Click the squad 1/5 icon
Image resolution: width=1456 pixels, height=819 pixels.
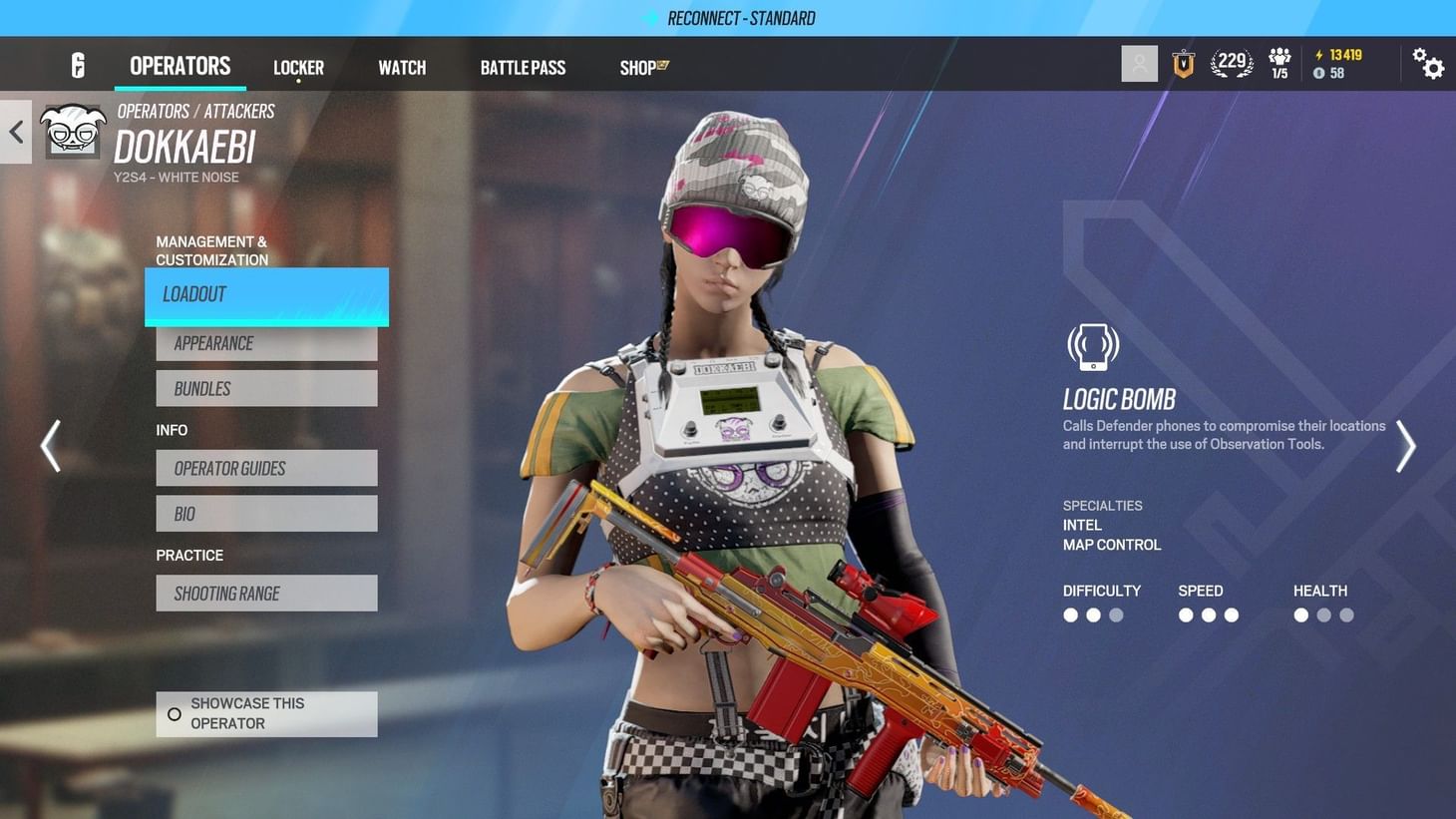click(1278, 63)
